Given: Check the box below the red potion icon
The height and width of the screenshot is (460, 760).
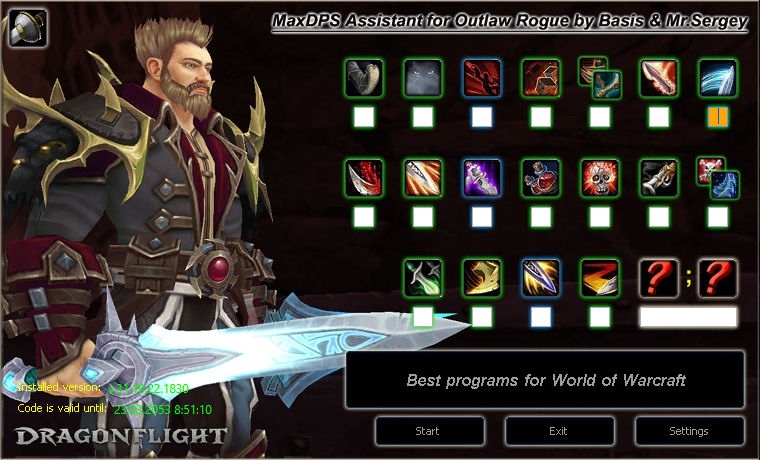Looking at the screenshot, I should click(541, 217).
